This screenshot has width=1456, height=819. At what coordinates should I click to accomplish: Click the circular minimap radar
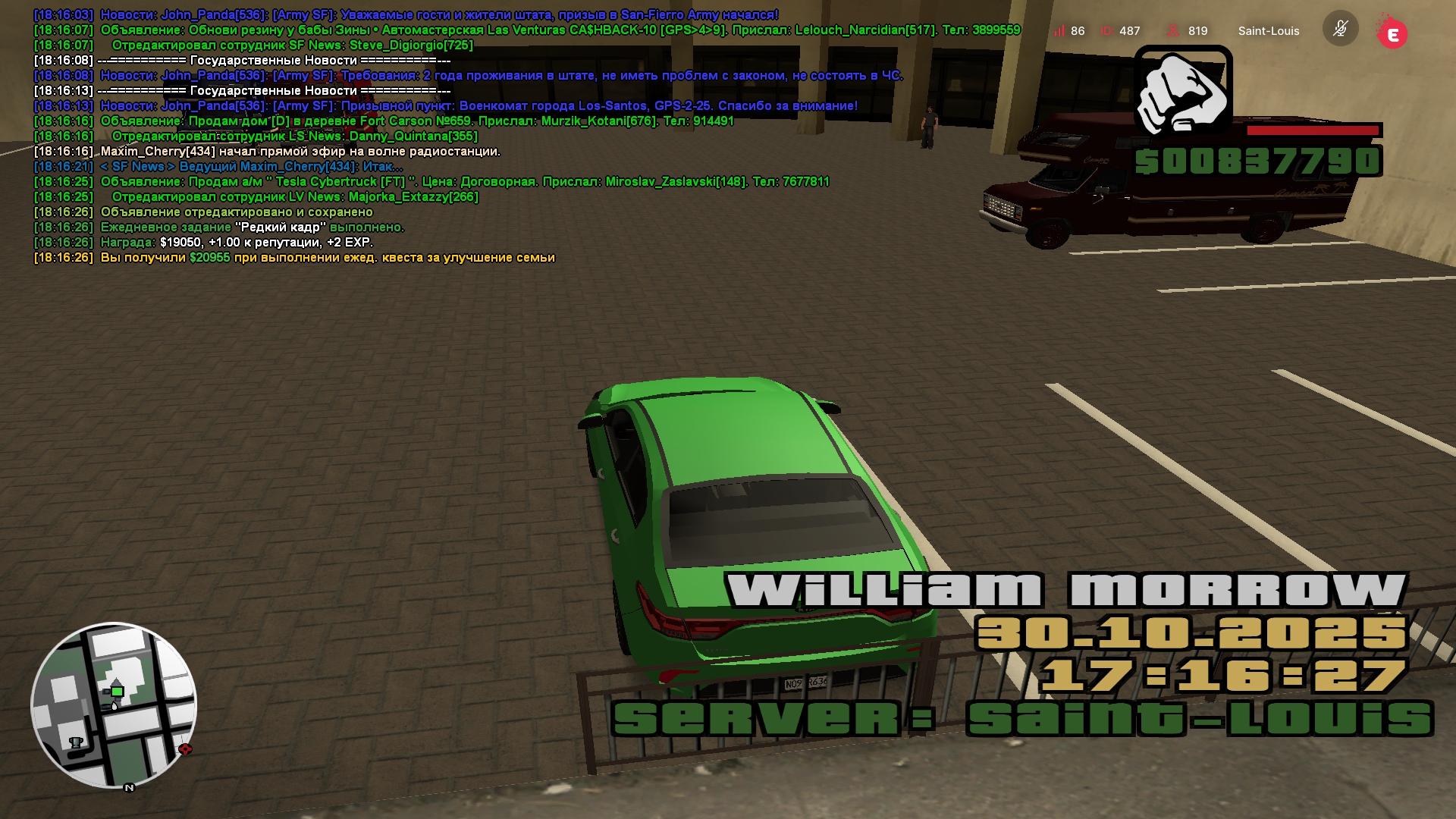[114, 706]
